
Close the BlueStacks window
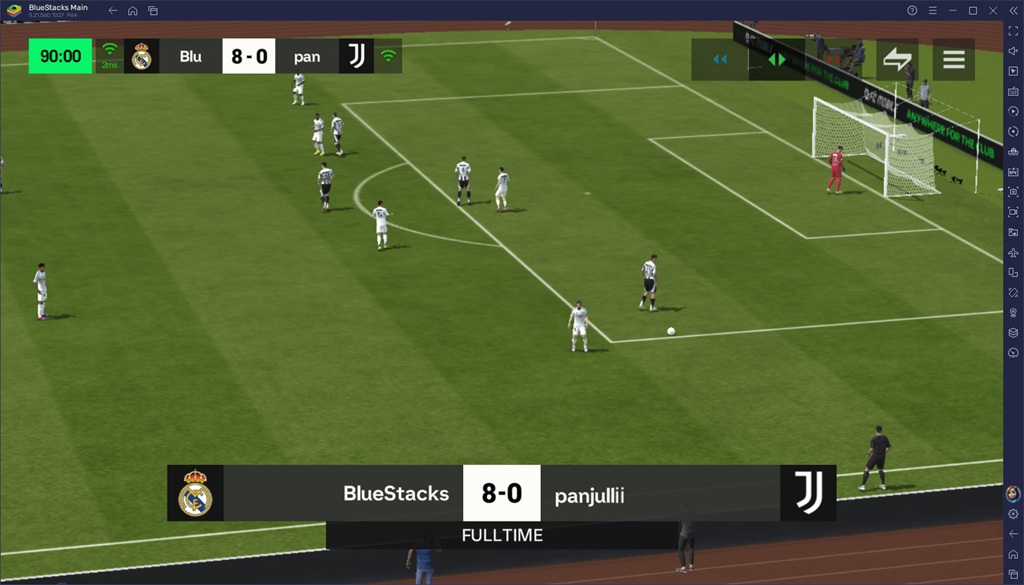[993, 10]
